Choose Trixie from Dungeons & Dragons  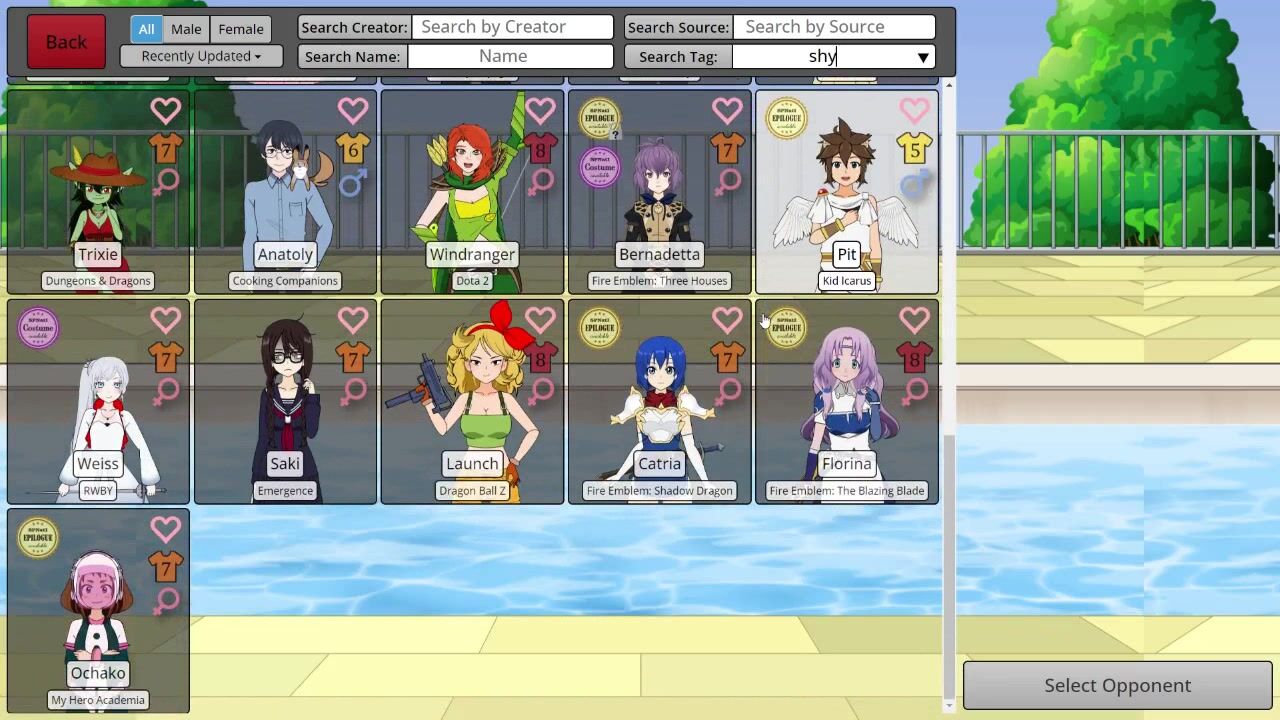pyautogui.click(x=98, y=200)
